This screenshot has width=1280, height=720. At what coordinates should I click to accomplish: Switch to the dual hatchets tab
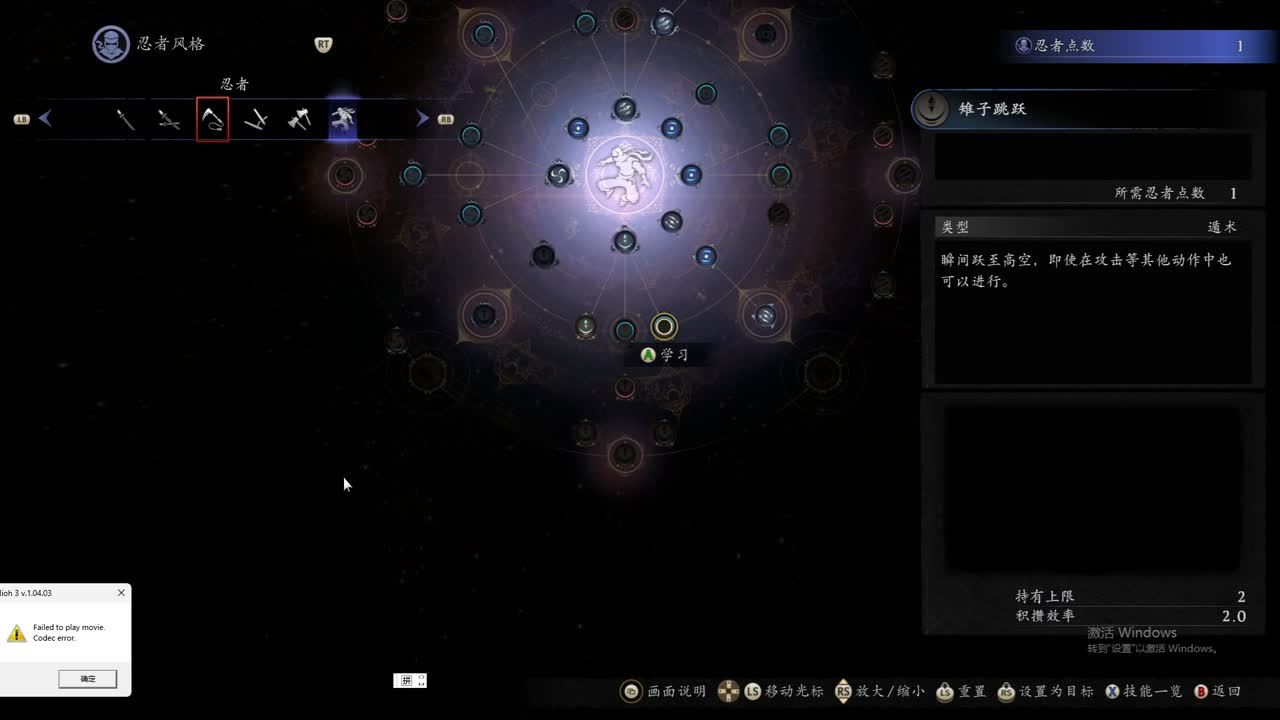(299, 119)
